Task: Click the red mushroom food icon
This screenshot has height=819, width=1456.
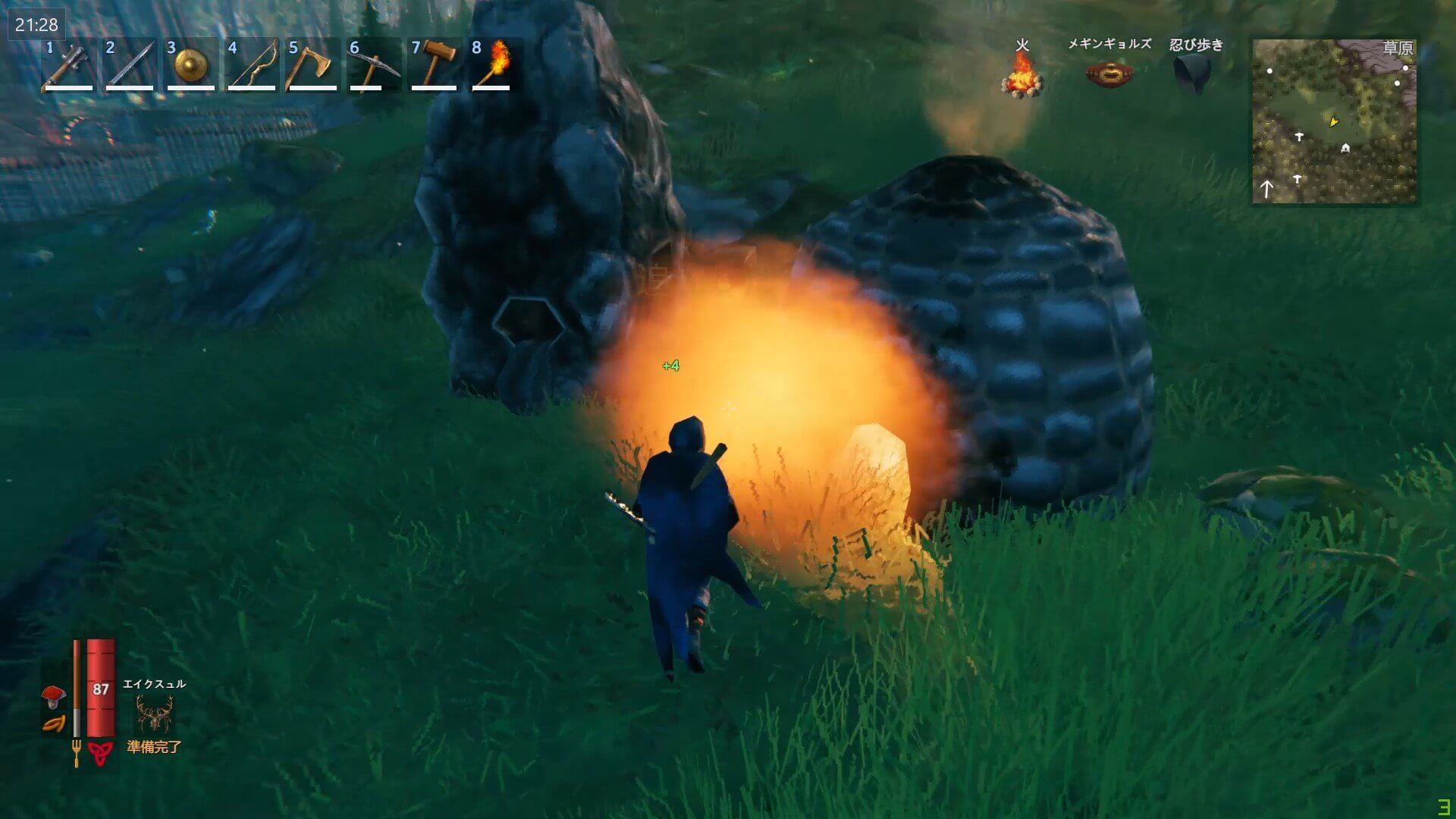Action: click(54, 694)
